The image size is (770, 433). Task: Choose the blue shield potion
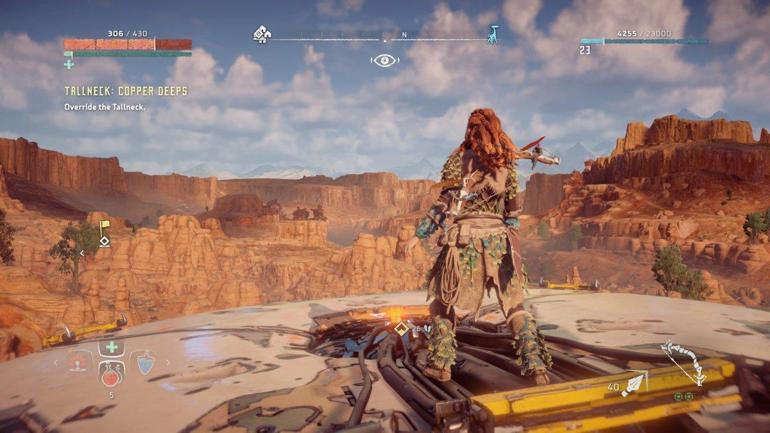pyautogui.click(x=145, y=362)
